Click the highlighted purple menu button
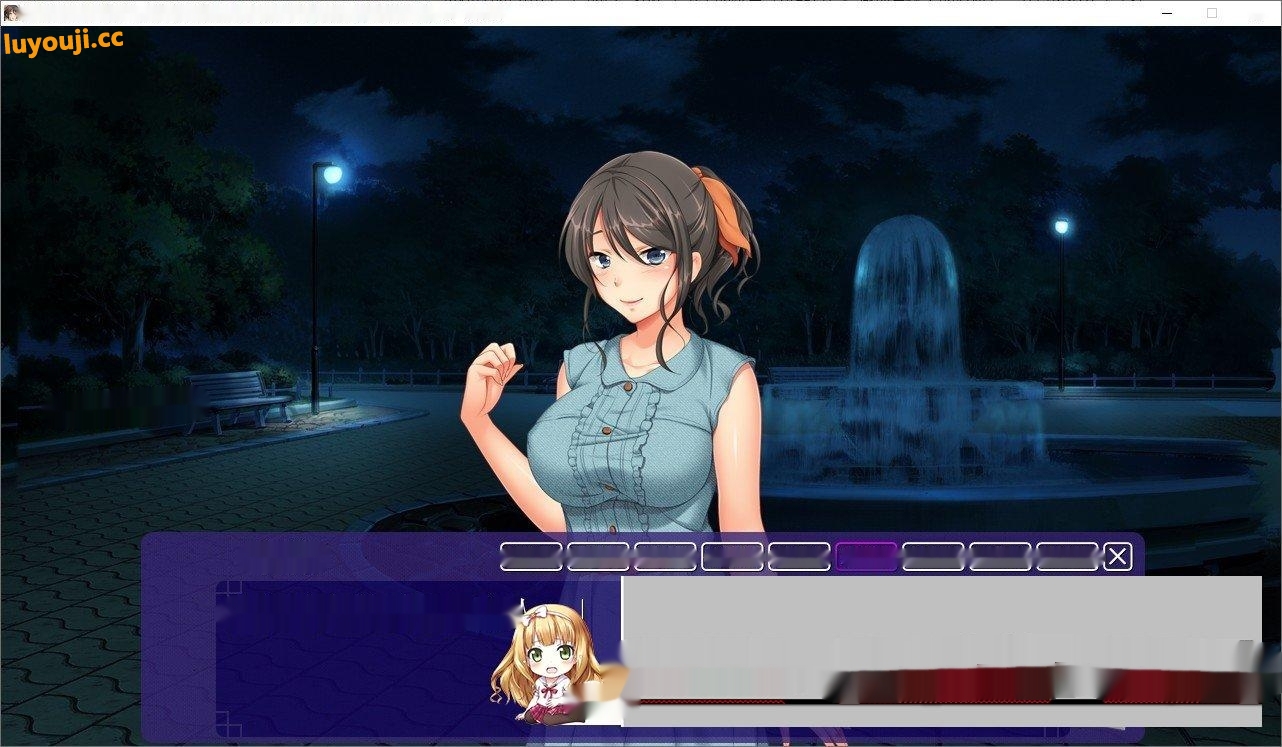 coord(866,557)
